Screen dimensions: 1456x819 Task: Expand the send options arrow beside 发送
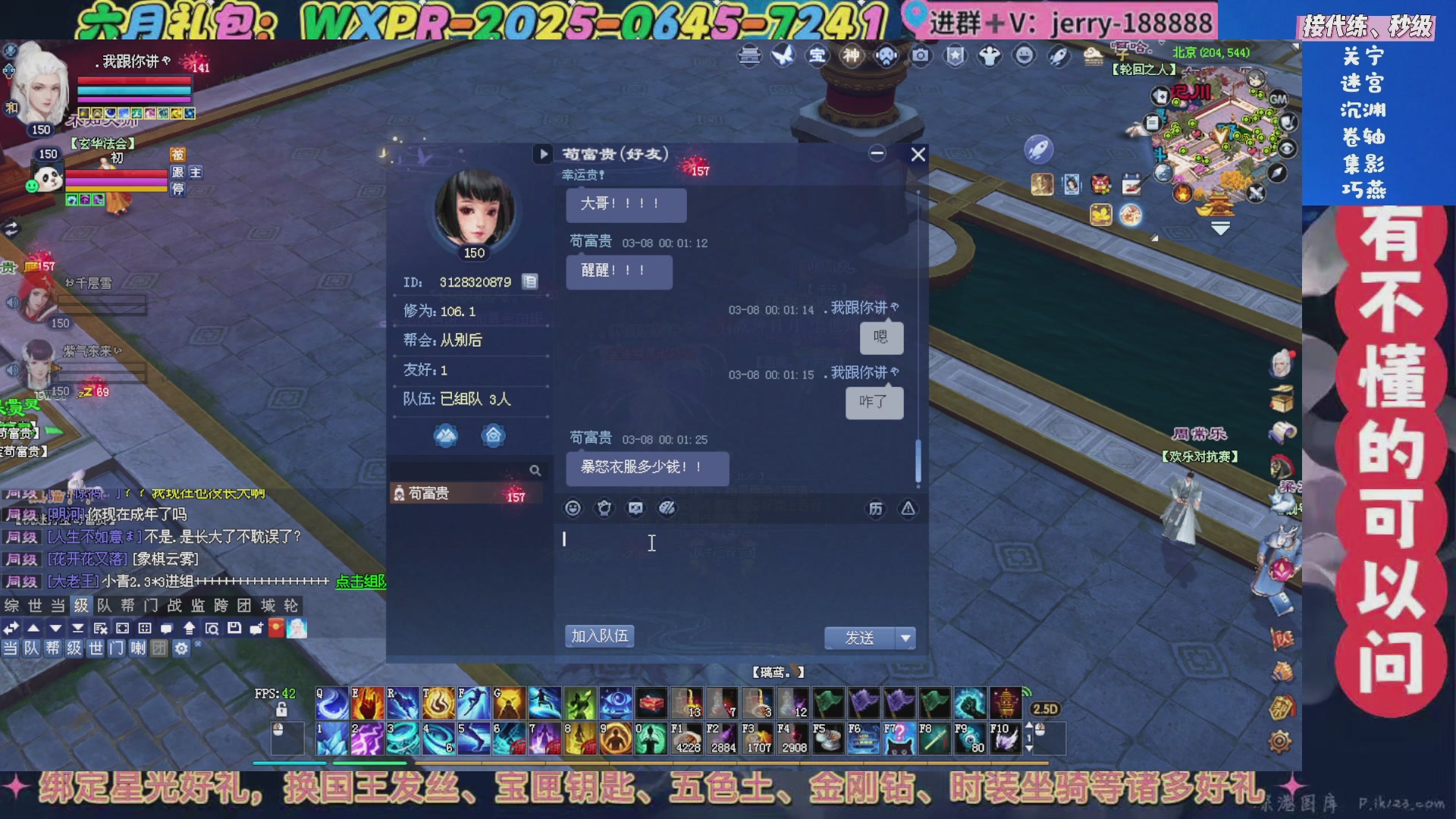click(905, 639)
